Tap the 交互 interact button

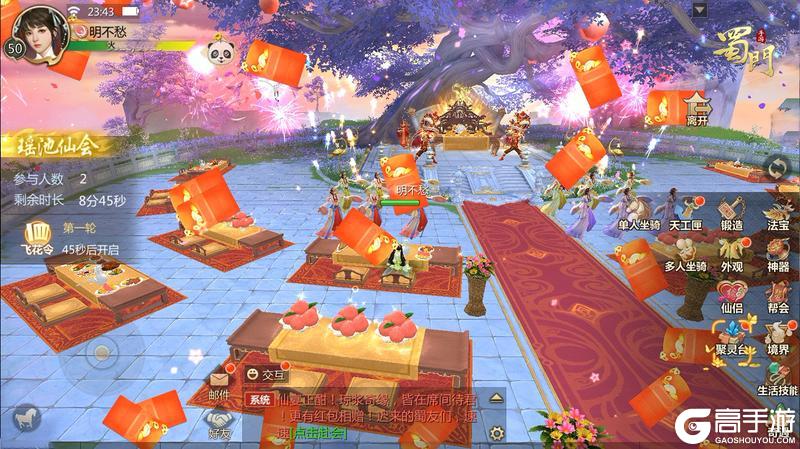tap(265, 376)
